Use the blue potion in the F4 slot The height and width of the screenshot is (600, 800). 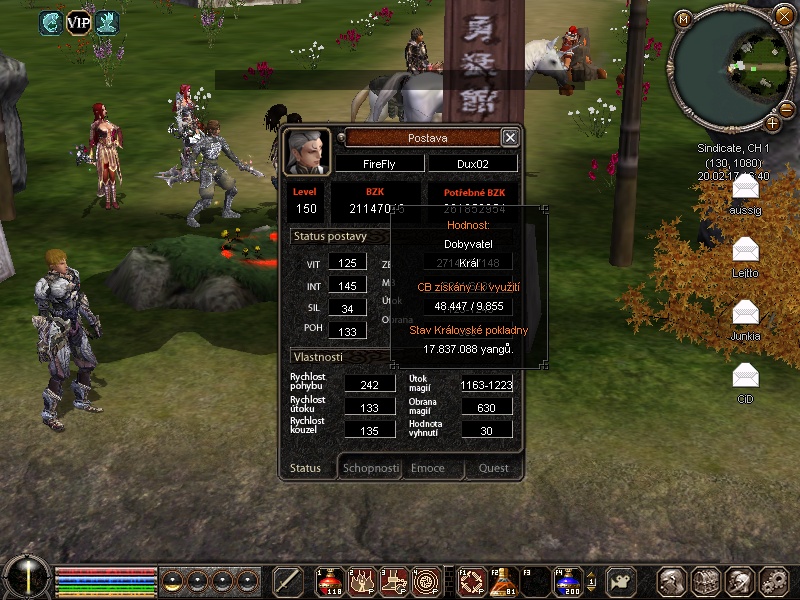click(x=568, y=581)
